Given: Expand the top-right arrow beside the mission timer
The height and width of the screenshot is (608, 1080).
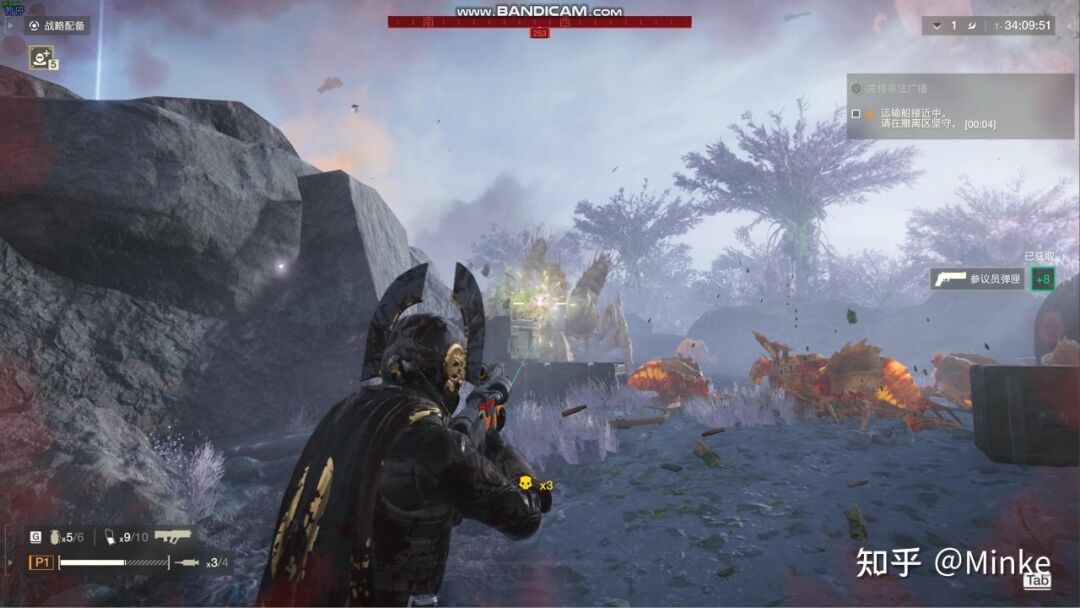Looking at the screenshot, I should click(x=936, y=26).
